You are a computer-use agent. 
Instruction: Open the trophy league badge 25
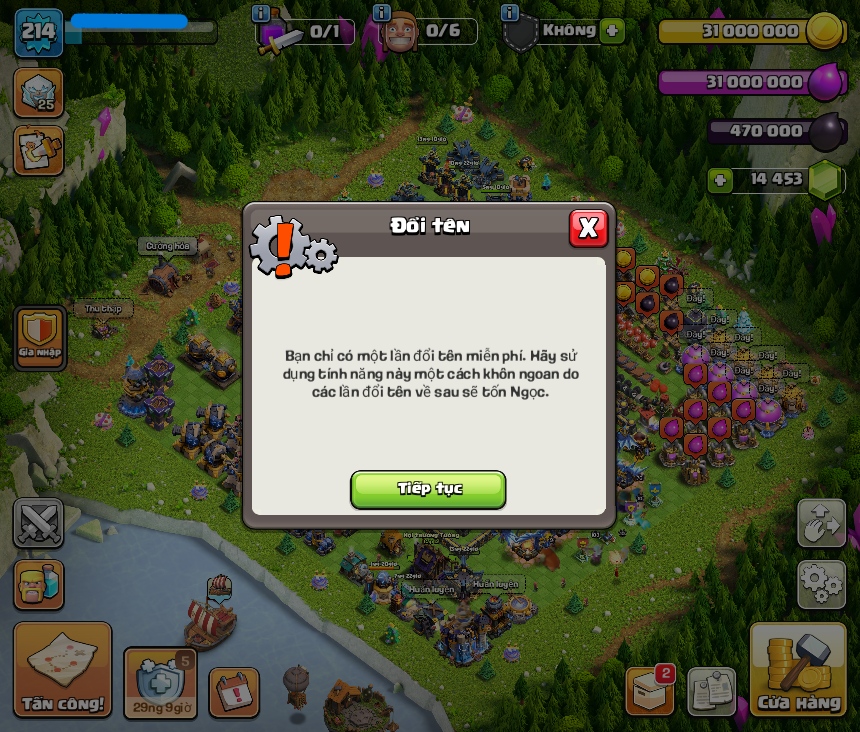click(x=39, y=92)
